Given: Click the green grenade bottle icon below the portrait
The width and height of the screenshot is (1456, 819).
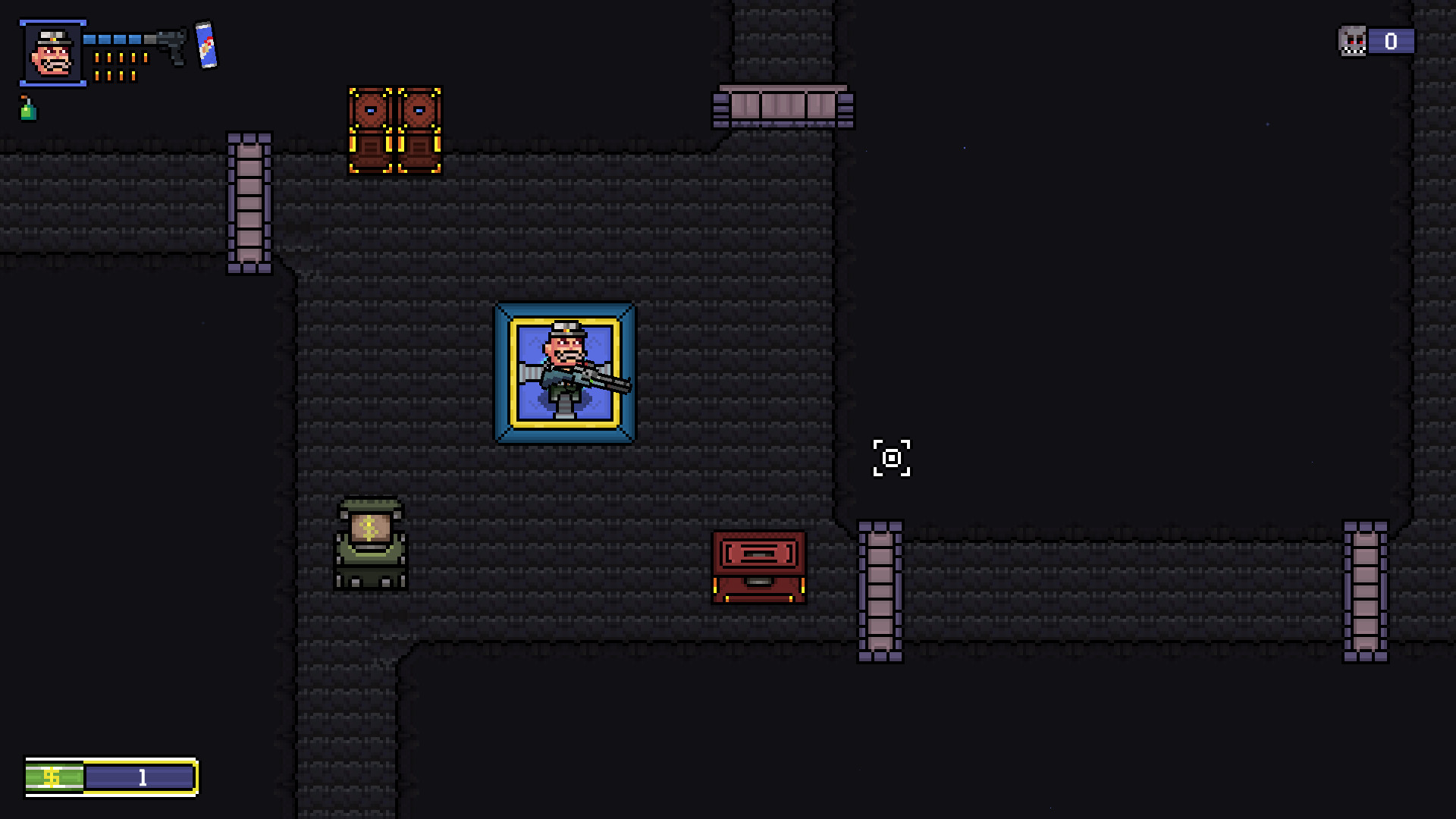Looking at the screenshot, I should (27, 112).
